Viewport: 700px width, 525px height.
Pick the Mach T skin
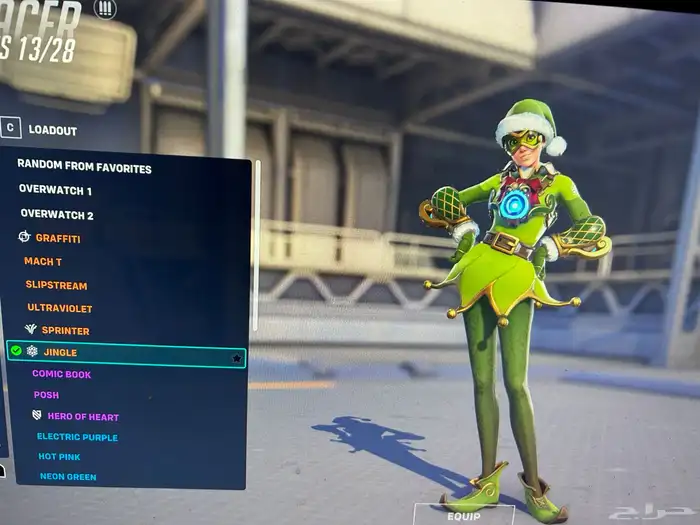pyautogui.click(x=43, y=262)
